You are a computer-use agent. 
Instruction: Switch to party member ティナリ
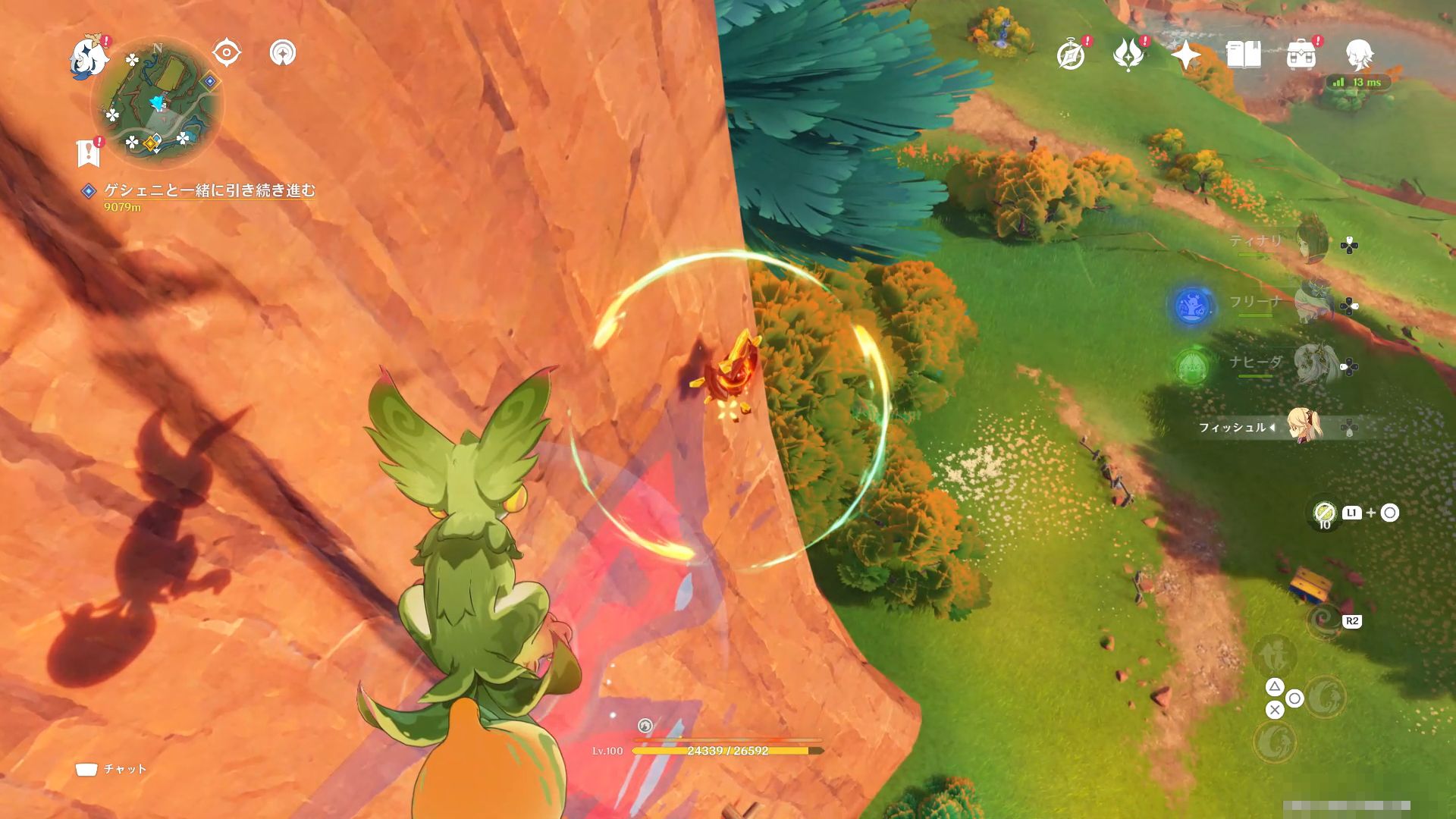pos(1310,241)
